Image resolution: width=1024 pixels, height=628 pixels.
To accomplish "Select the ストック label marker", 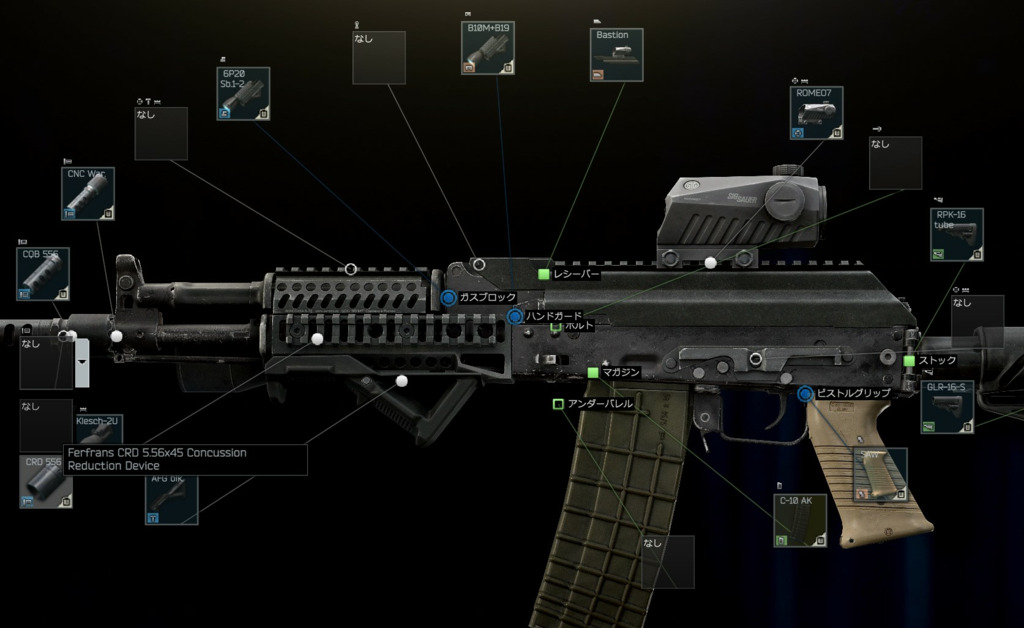I will pyautogui.click(x=909, y=360).
